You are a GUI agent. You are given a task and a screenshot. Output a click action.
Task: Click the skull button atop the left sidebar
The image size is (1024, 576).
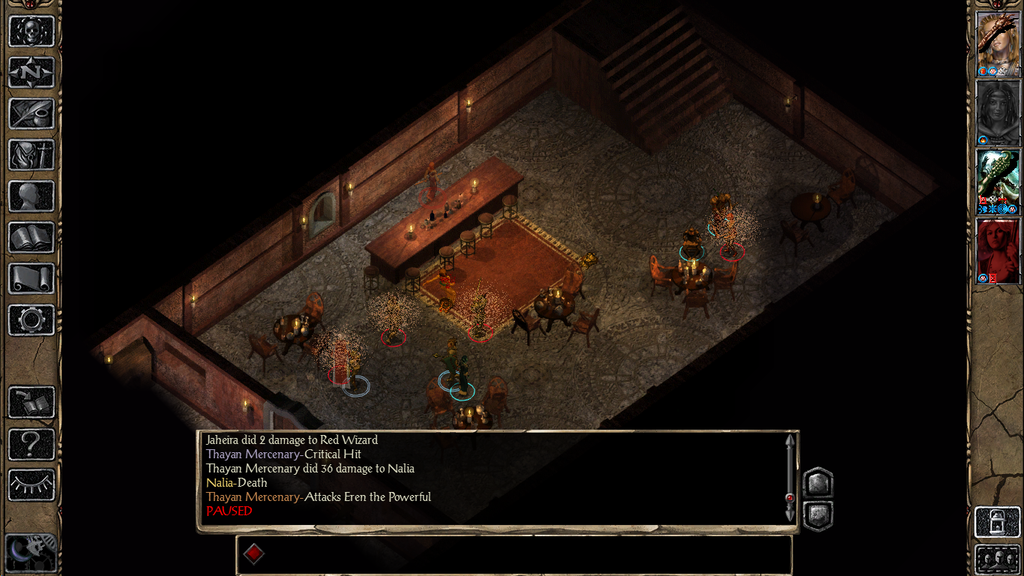(31, 30)
